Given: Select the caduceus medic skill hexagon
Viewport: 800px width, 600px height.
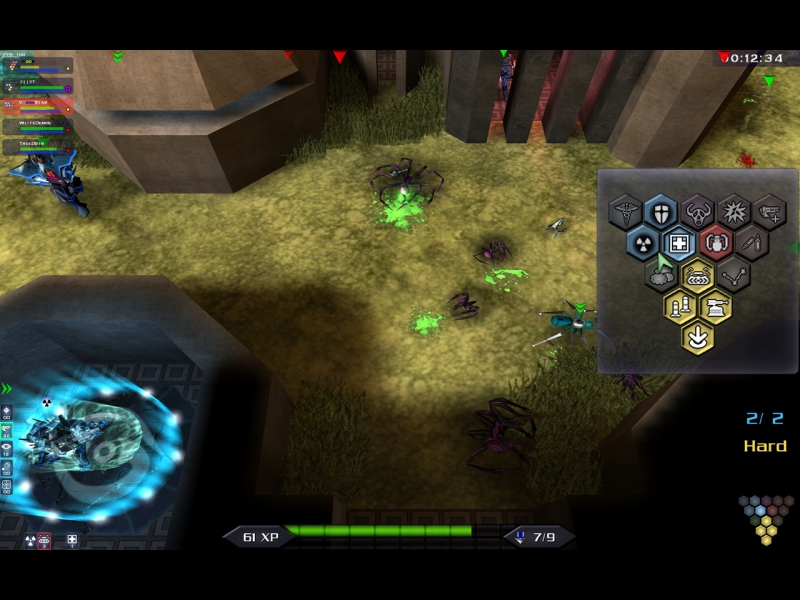Looking at the screenshot, I should [624, 212].
